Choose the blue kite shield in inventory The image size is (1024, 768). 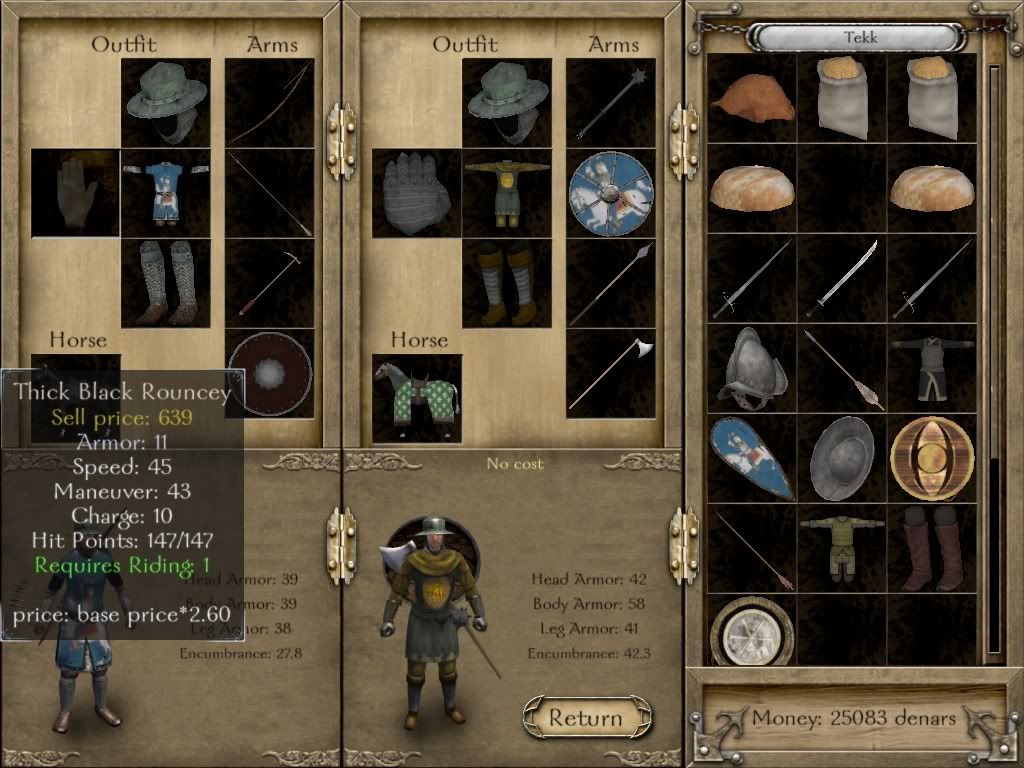(x=751, y=458)
